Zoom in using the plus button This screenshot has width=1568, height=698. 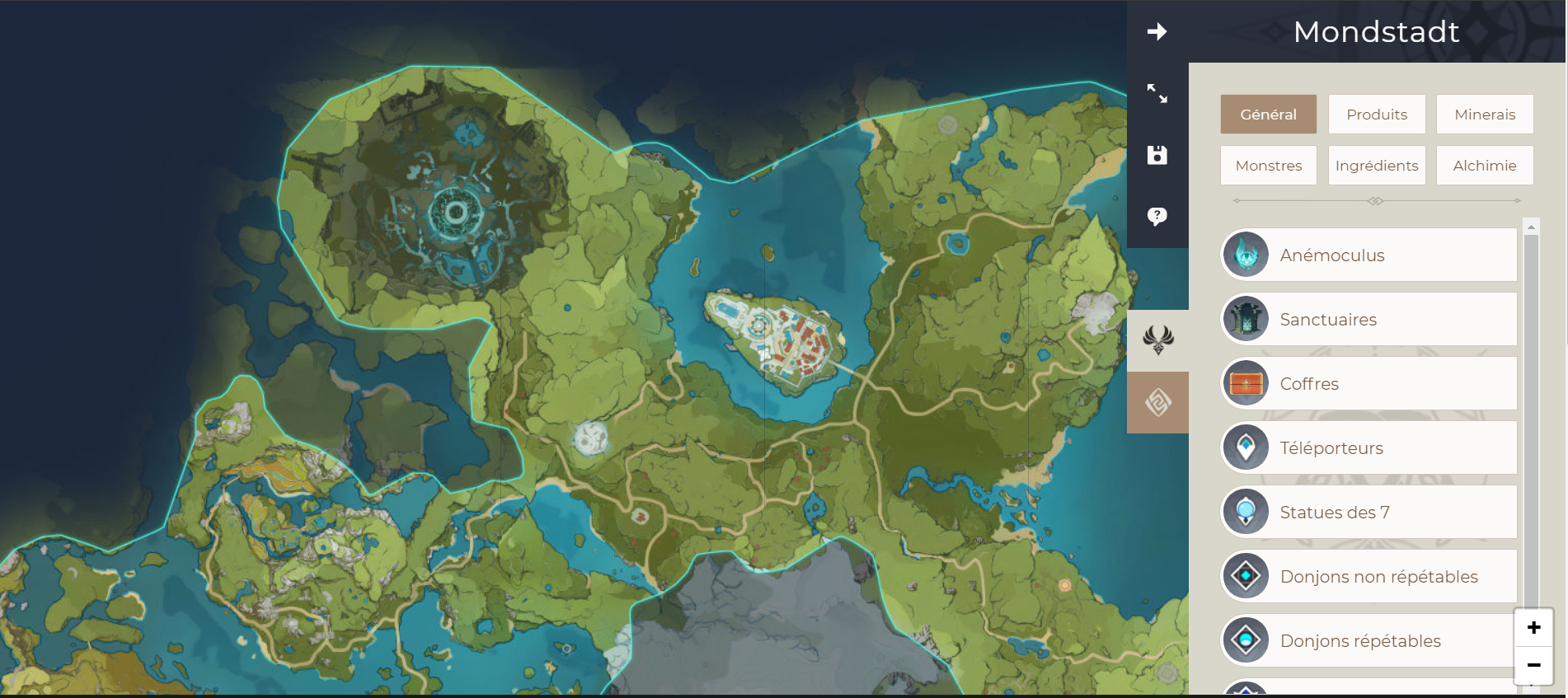pyautogui.click(x=1533, y=626)
